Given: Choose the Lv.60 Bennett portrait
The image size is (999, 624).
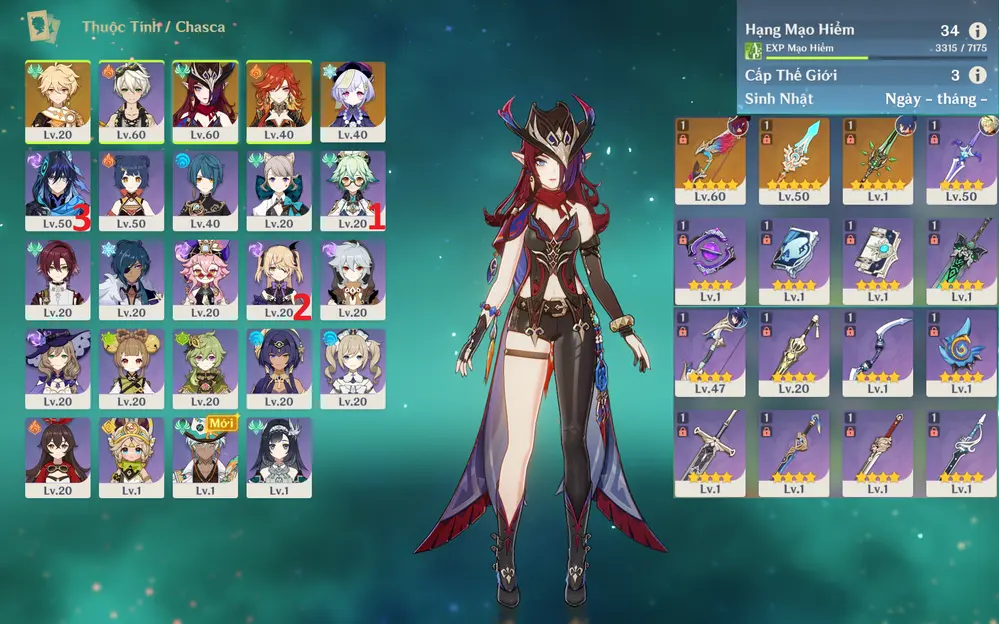Looking at the screenshot, I should pyautogui.click(x=132, y=101).
